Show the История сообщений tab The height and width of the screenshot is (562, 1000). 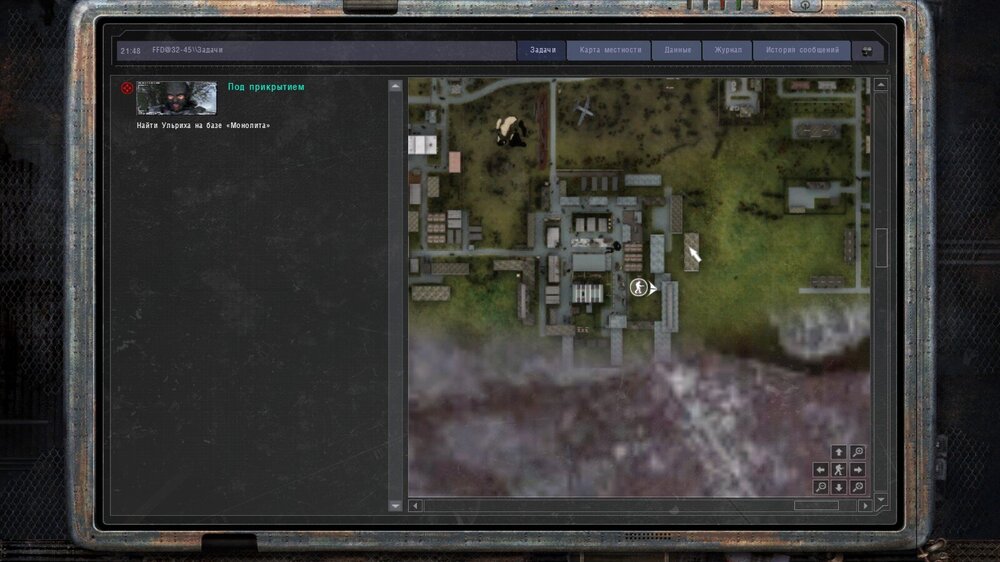pyautogui.click(x=802, y=50)
